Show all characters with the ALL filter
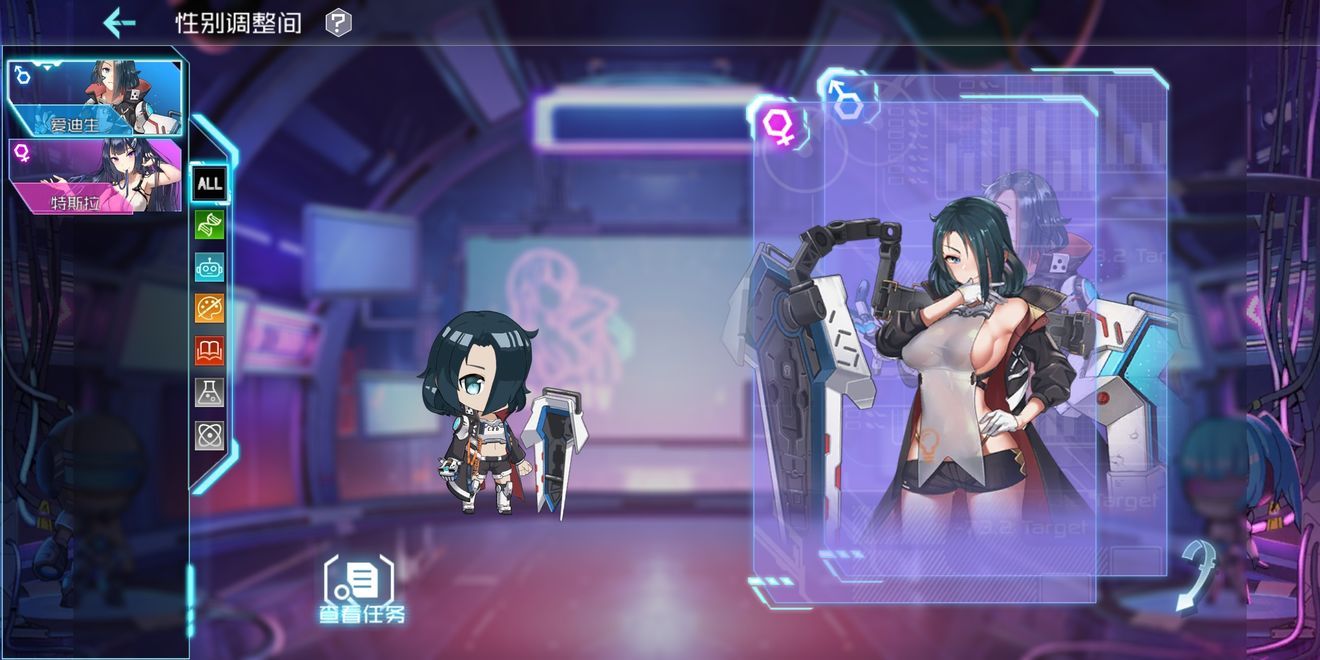 (210, 183)
